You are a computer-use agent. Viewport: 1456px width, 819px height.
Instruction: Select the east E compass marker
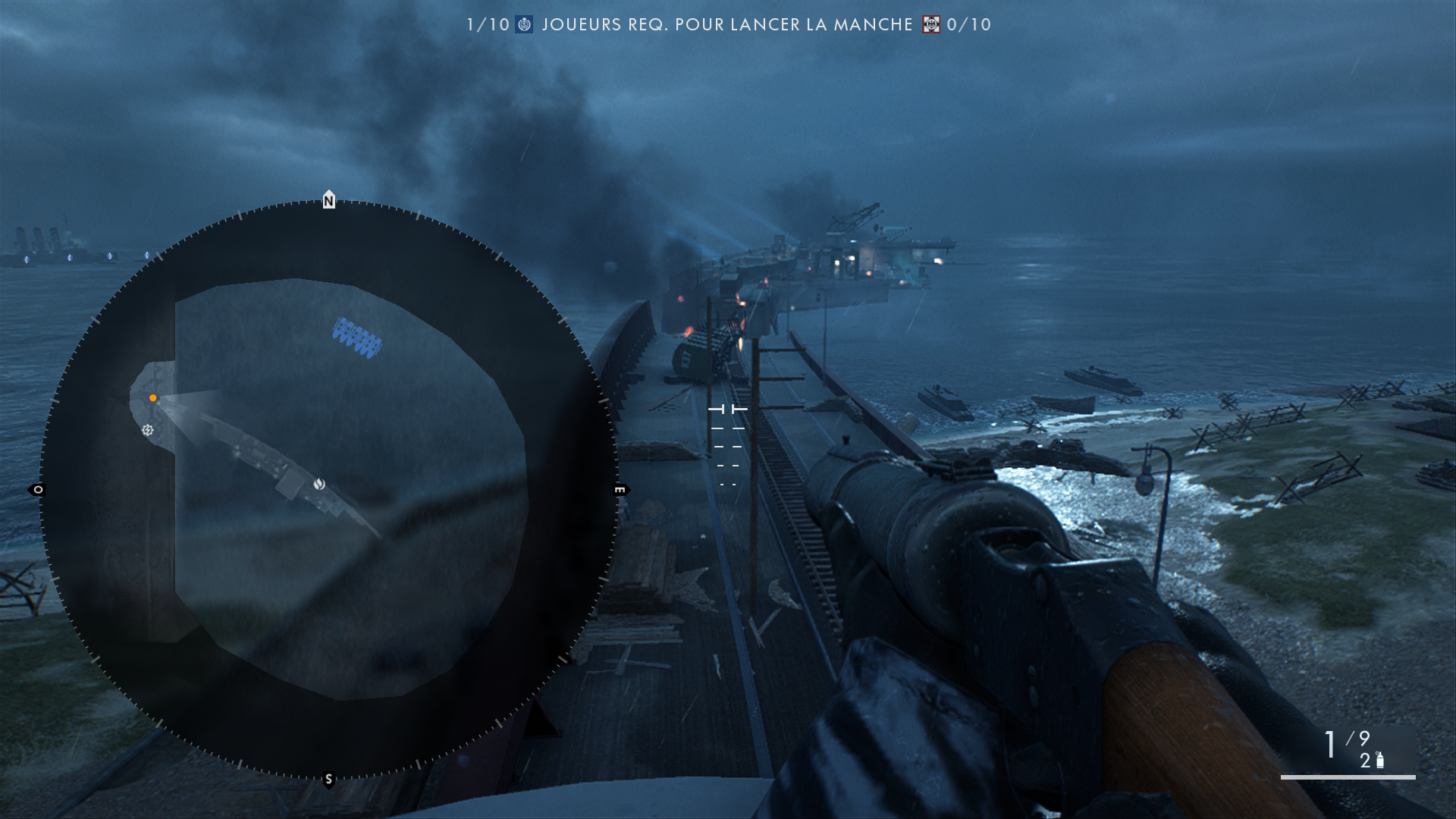tap(620, 490)
